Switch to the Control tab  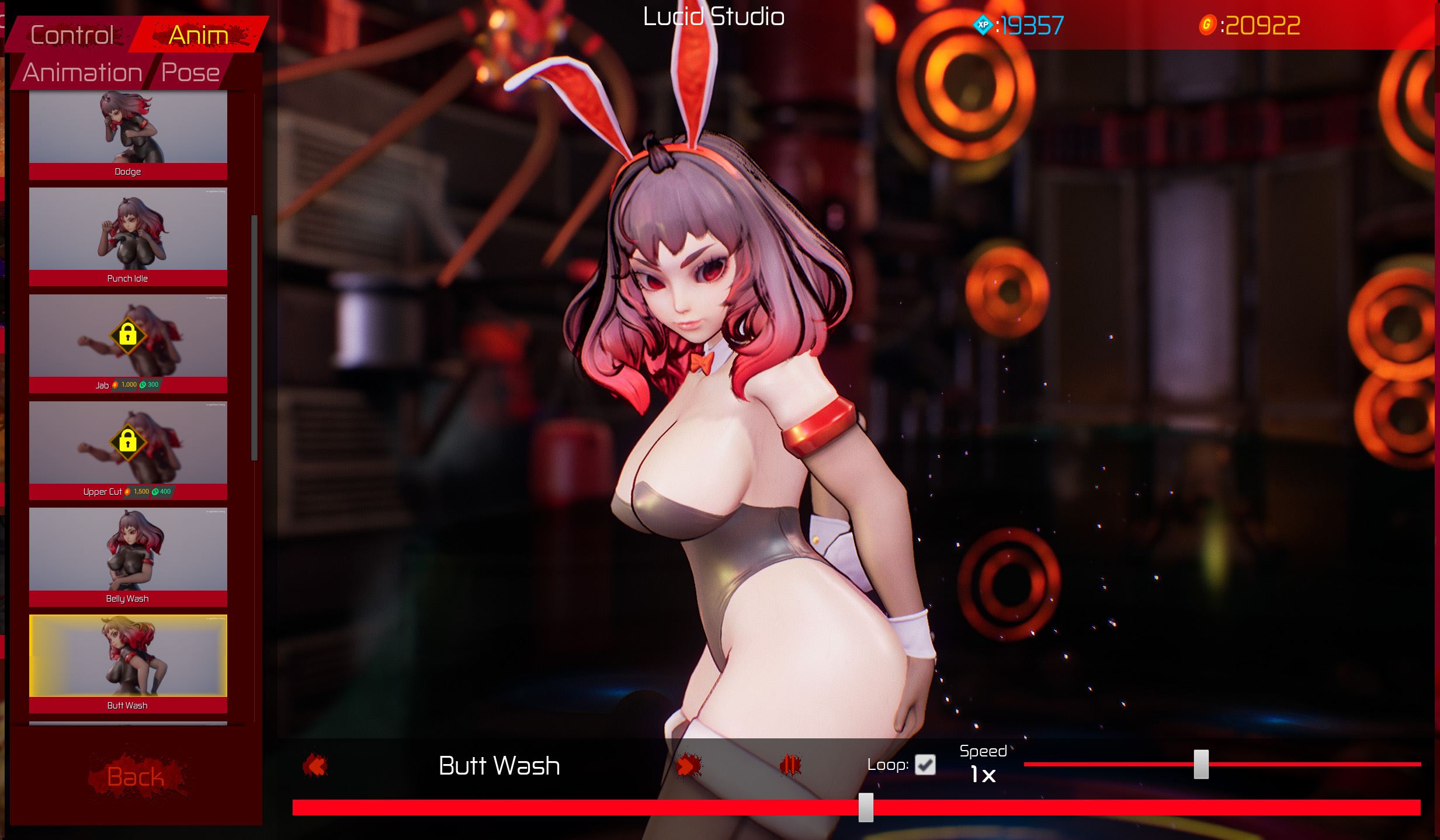[x=72, y=35]
